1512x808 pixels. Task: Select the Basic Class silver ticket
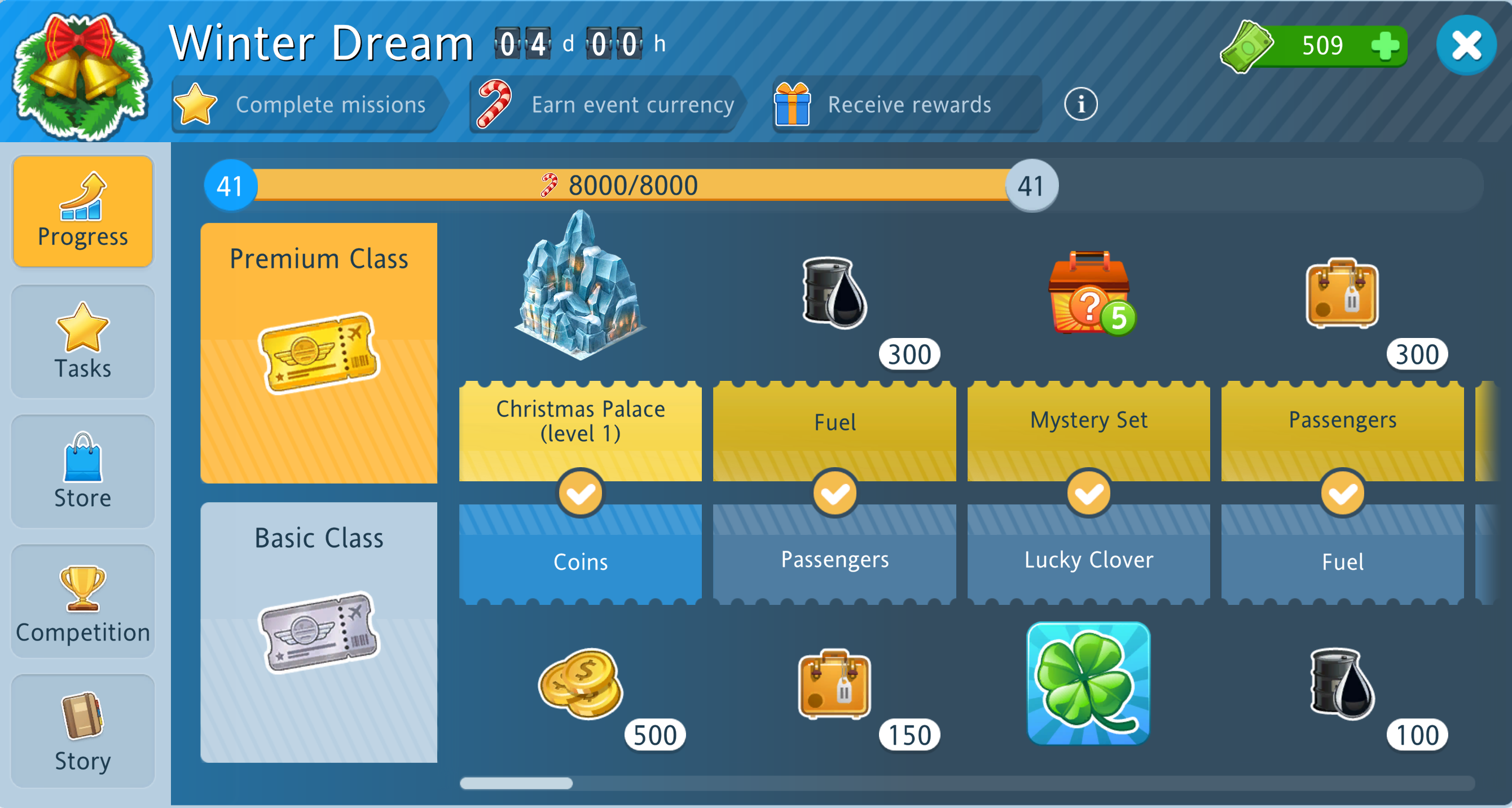point(319,632)
